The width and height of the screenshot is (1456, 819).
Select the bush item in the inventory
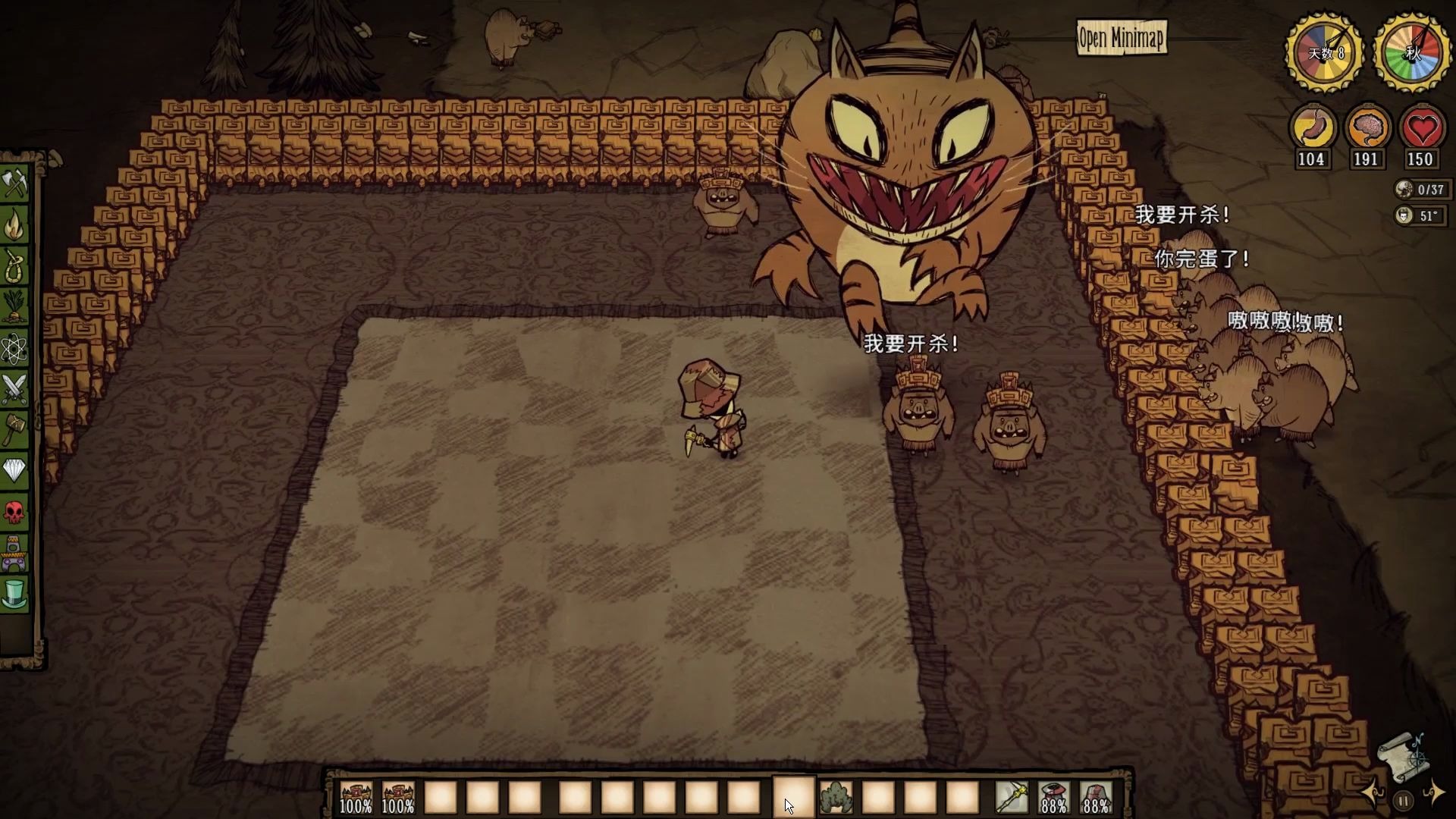point(836,798)
